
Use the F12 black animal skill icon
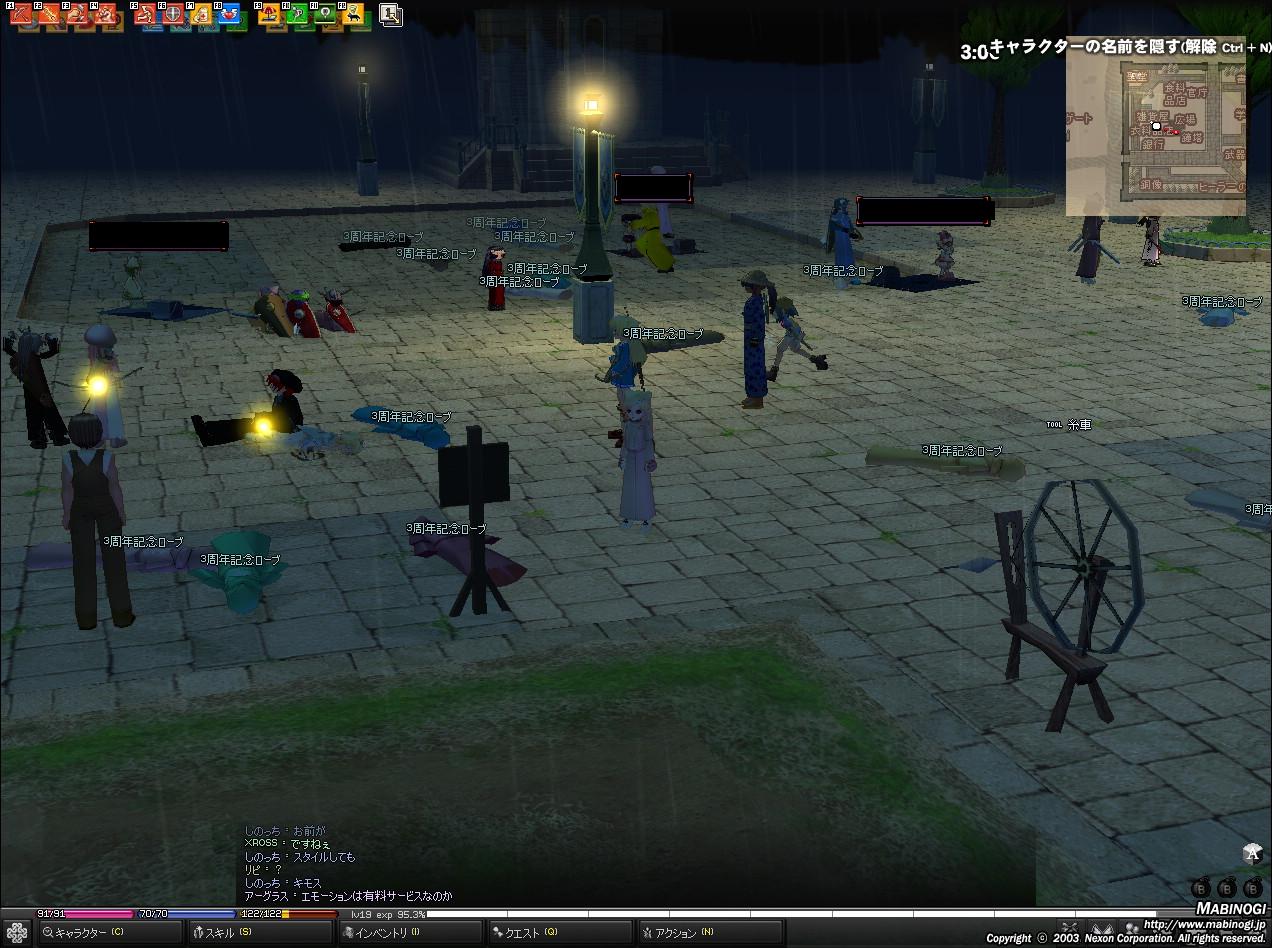click(353, 16)
